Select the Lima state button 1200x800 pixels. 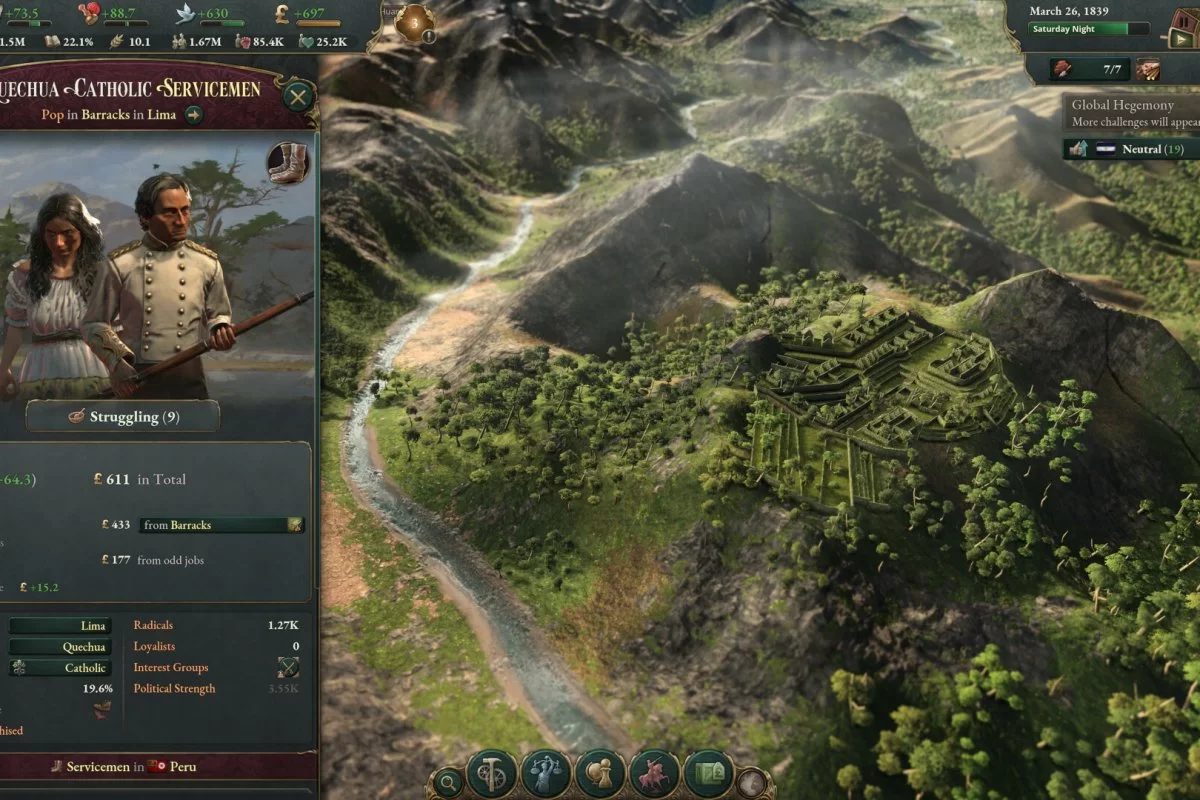pos(62,626)
